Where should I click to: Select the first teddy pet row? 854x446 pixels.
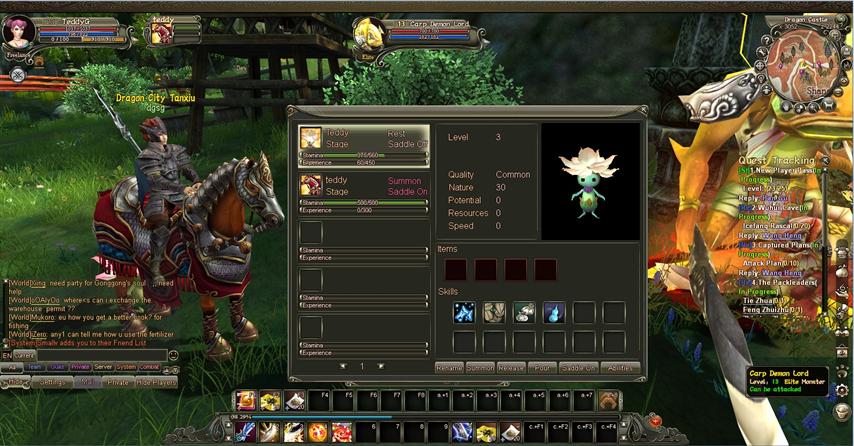364,143
